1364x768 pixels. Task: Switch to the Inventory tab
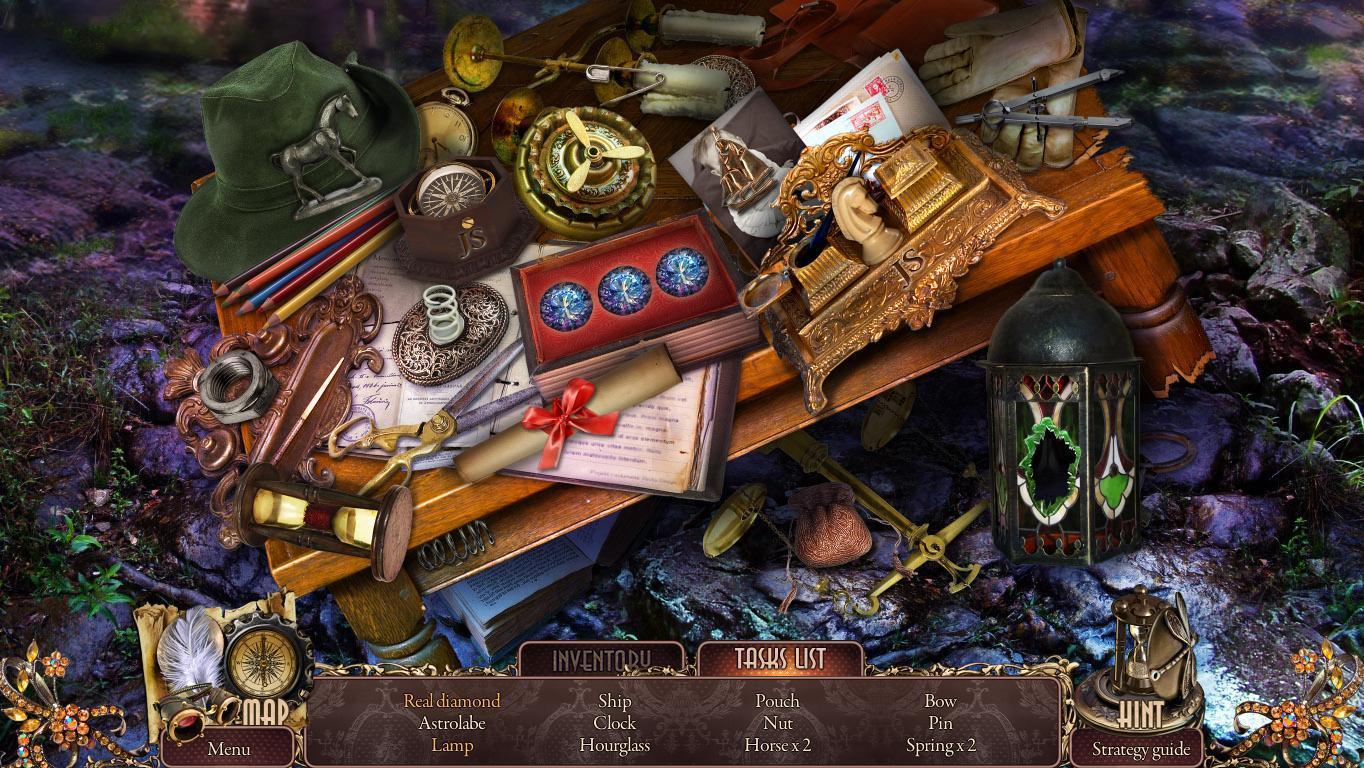pos(602,660)
